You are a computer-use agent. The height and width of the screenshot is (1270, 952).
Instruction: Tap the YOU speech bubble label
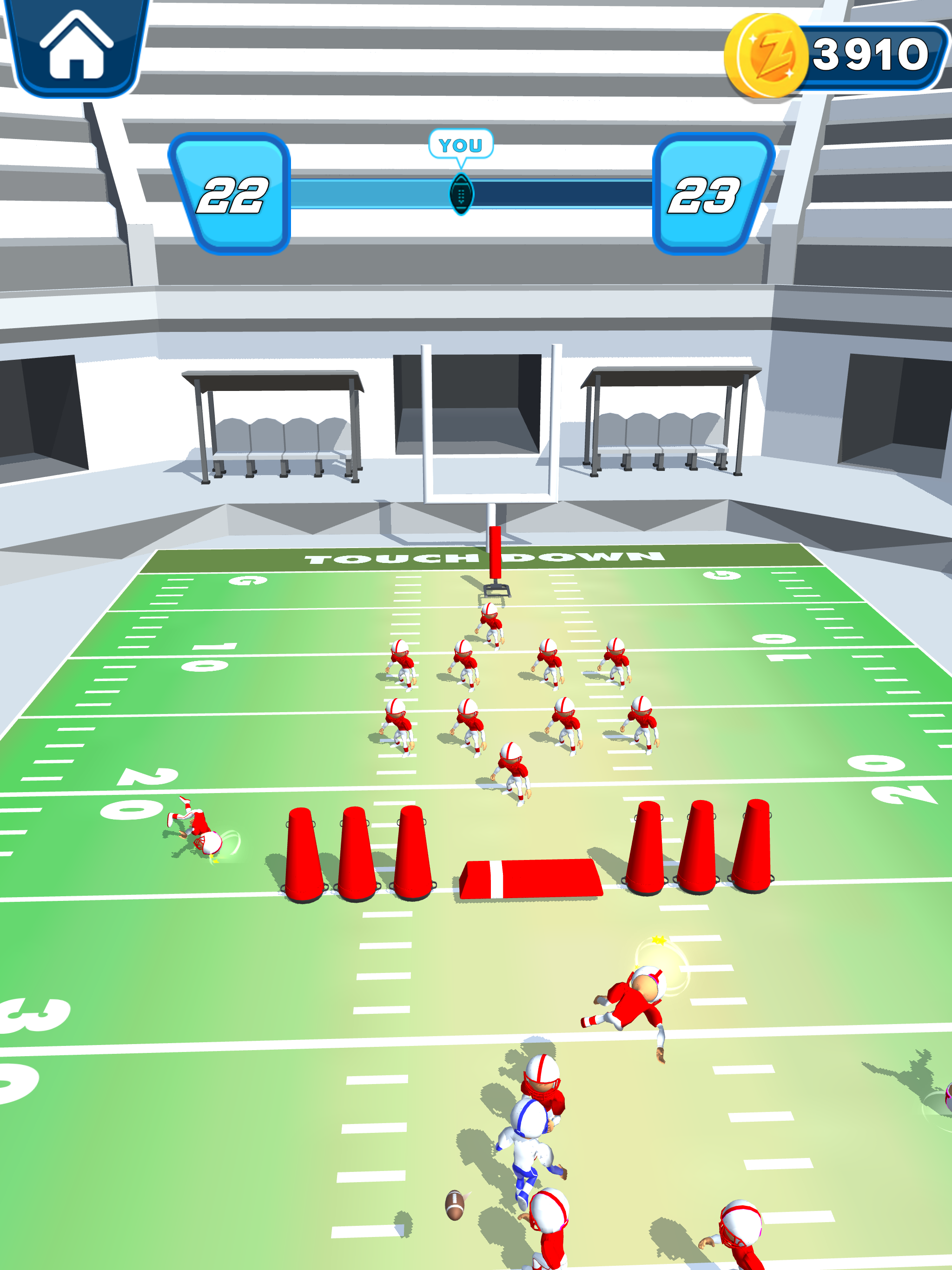(461, 145)
